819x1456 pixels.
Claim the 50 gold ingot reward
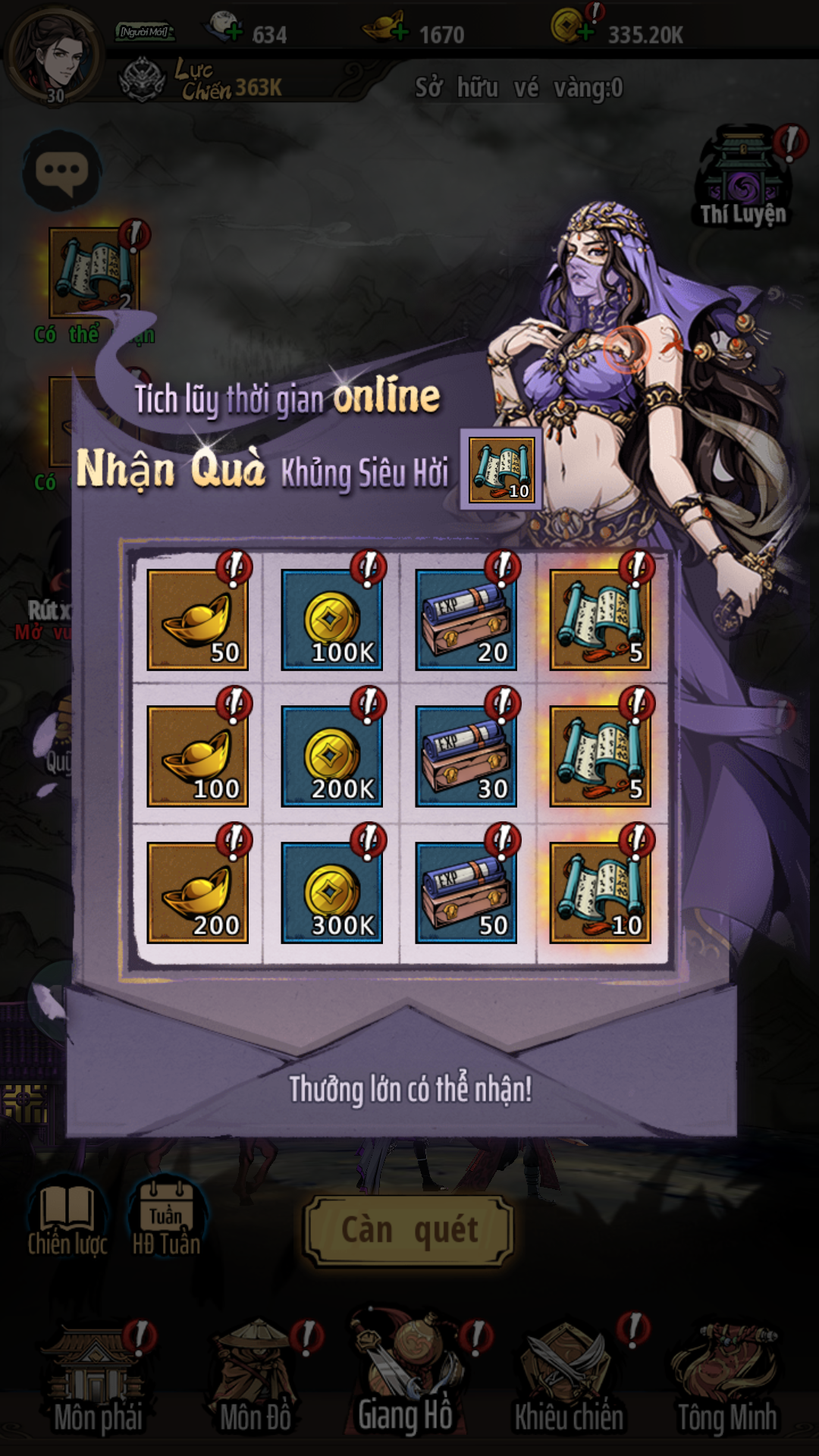pos(197,620)
